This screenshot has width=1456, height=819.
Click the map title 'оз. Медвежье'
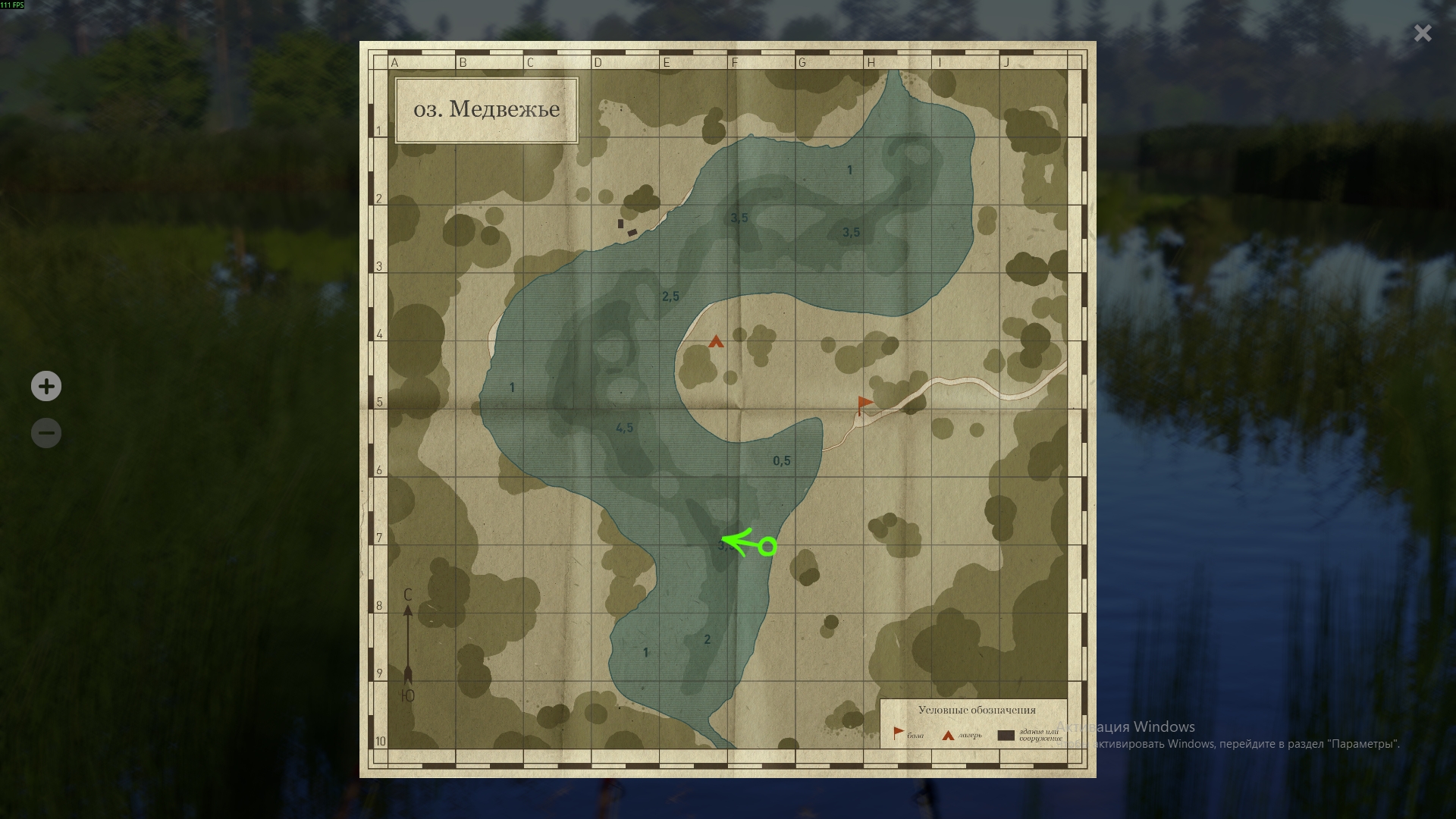tap(487, 109)
